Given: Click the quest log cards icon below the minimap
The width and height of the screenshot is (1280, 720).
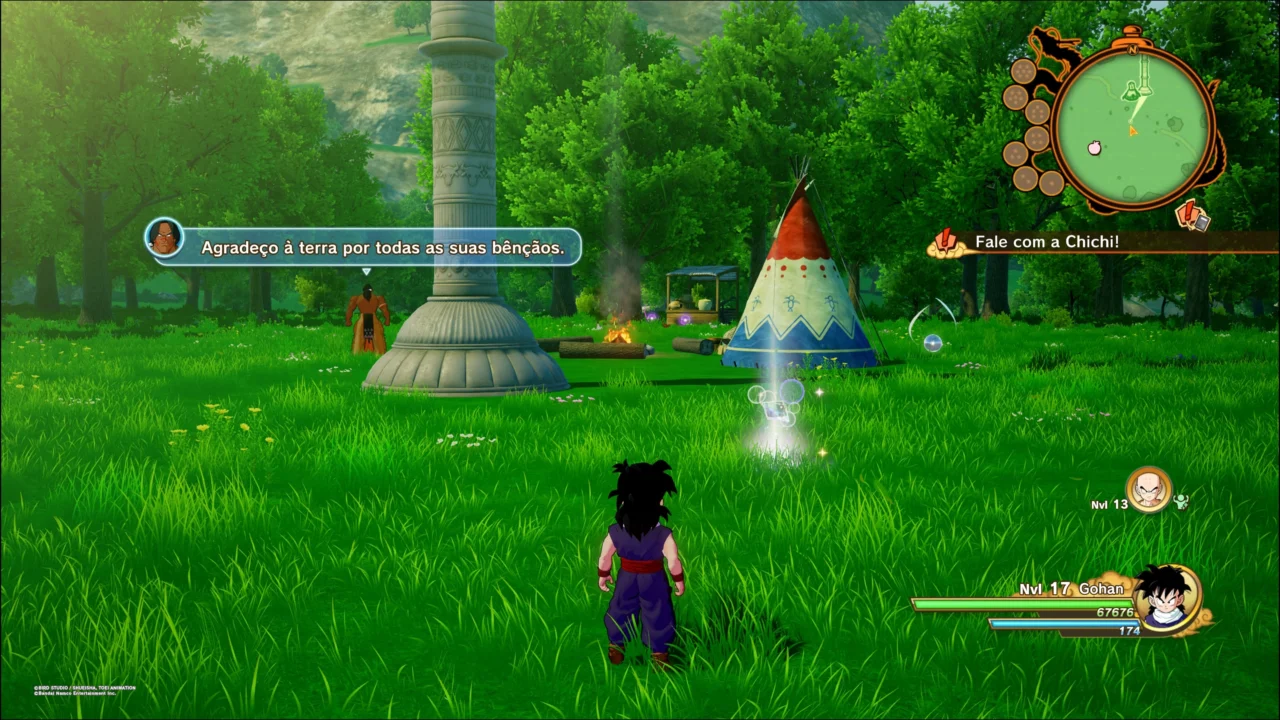Looking at the screenshot, I should (1192, 215).
